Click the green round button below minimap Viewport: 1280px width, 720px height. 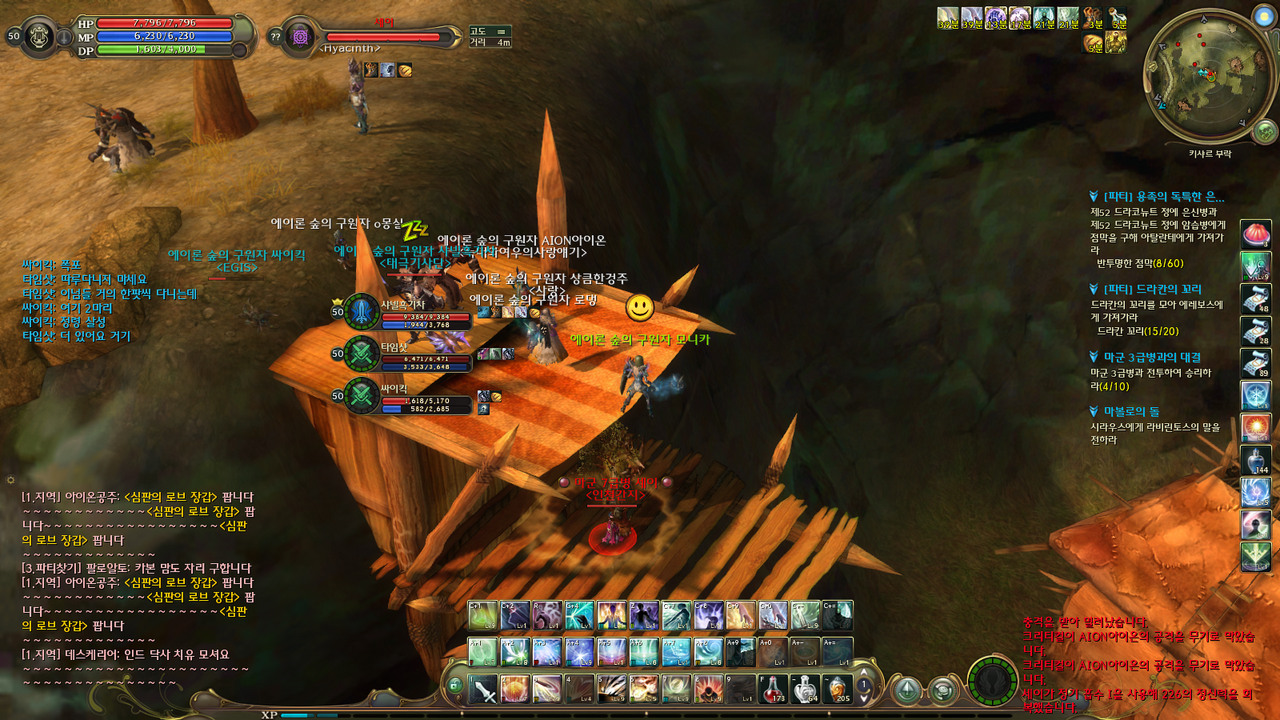pyautogui.click(x=1265, y=131)
